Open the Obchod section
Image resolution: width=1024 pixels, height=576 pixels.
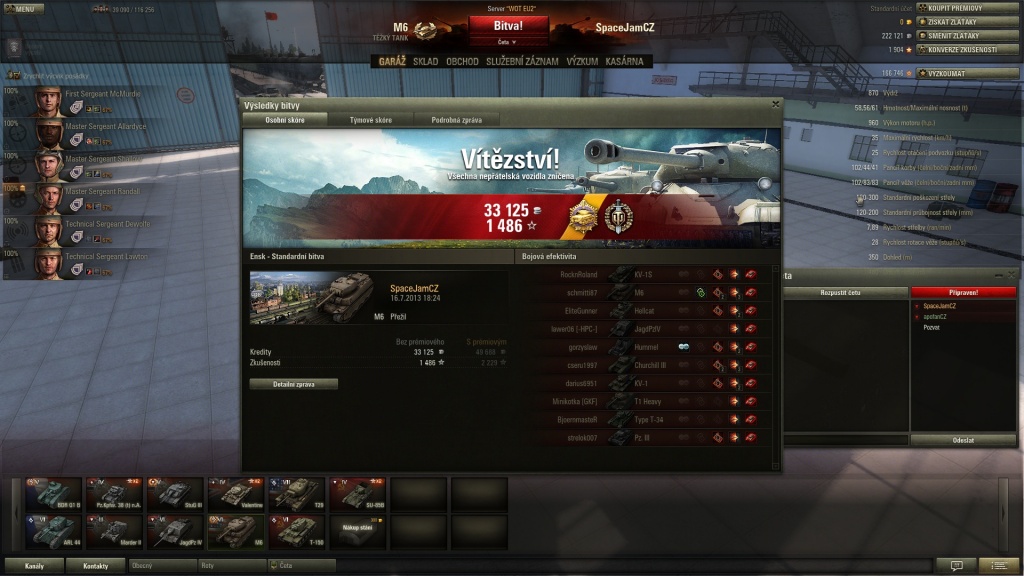click(x=462, y=61)
